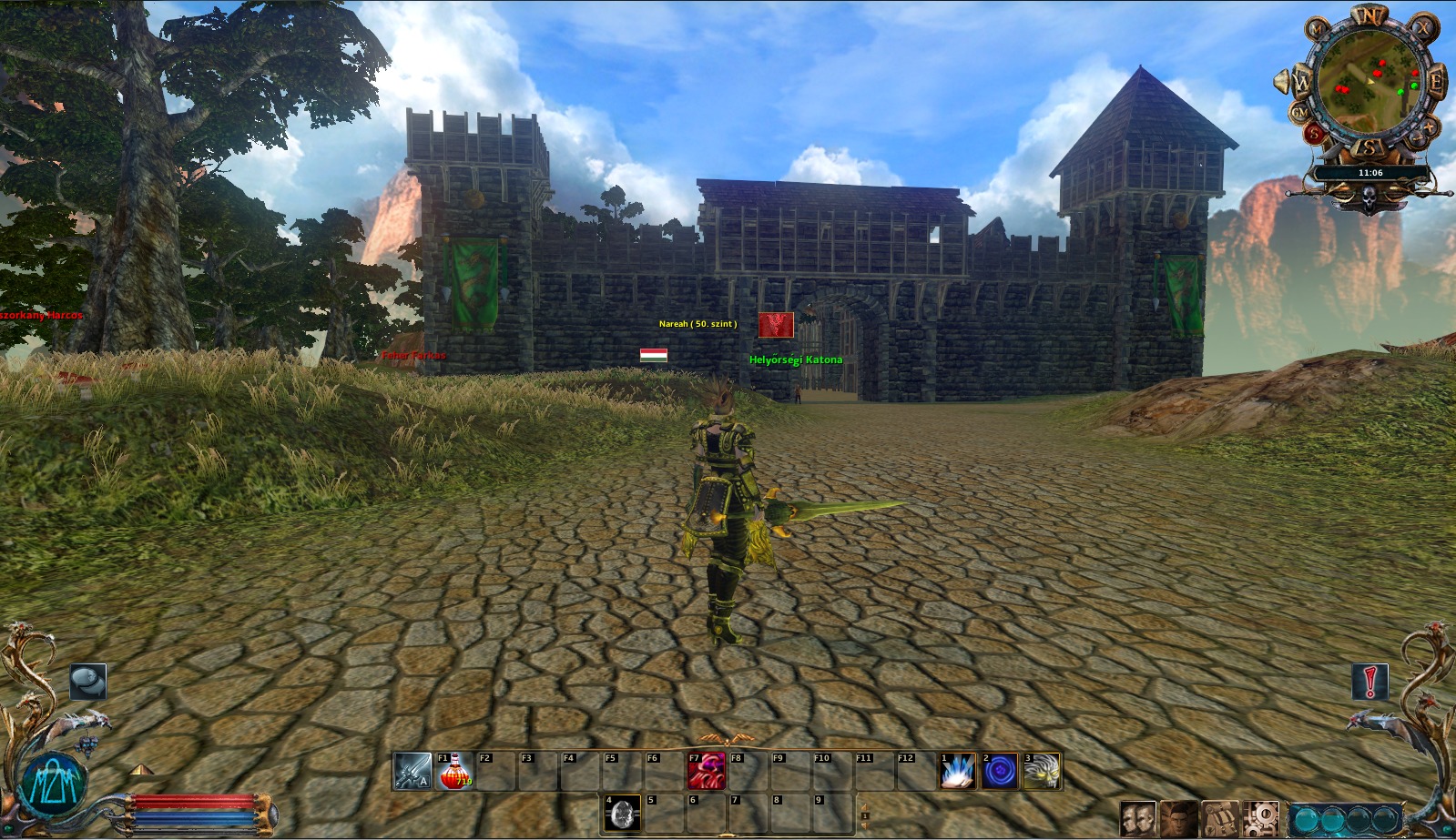Click the red S button beside the minimap

(1314, 134)
